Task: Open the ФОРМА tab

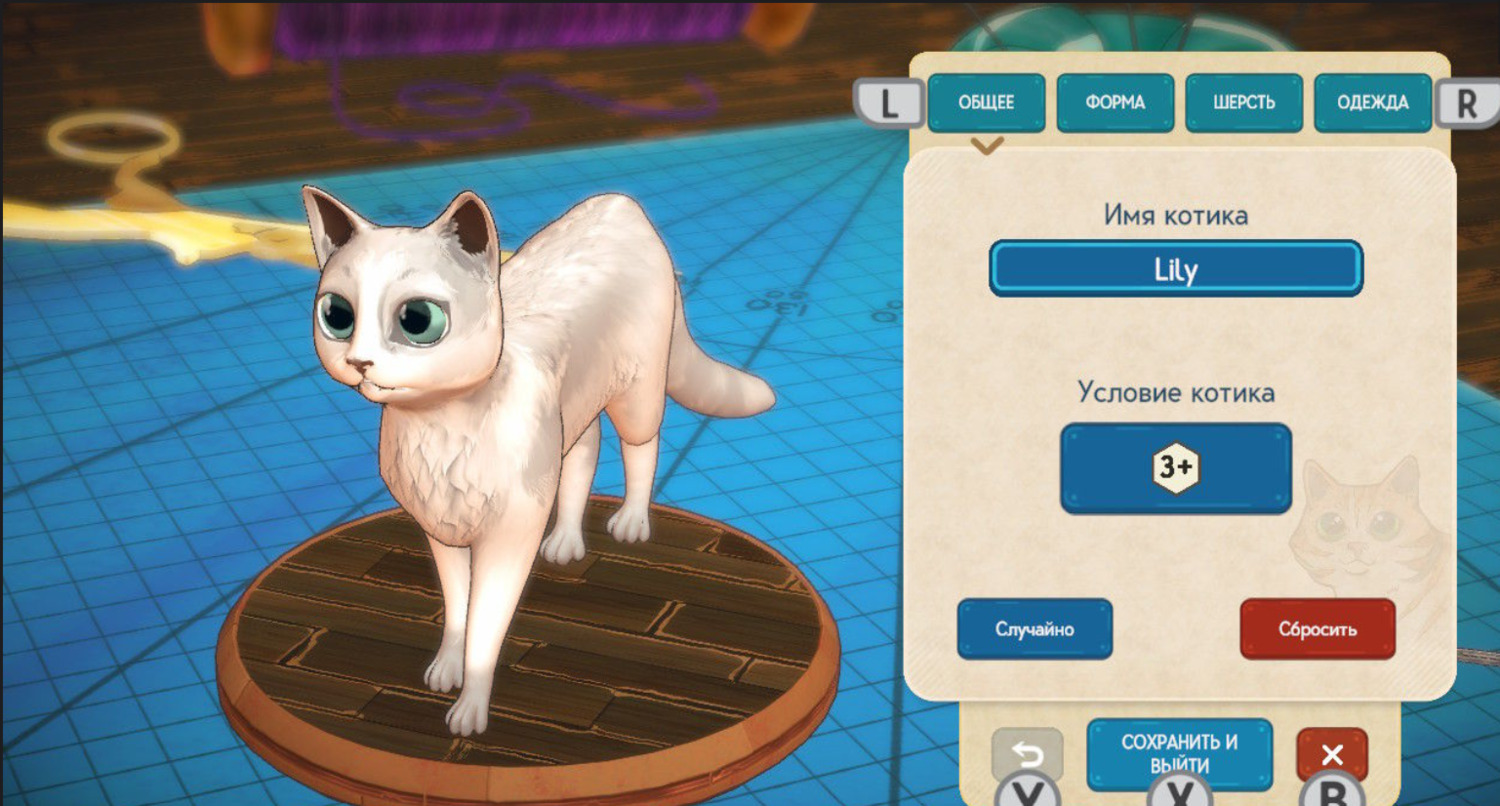Action: pos(1115,103)
